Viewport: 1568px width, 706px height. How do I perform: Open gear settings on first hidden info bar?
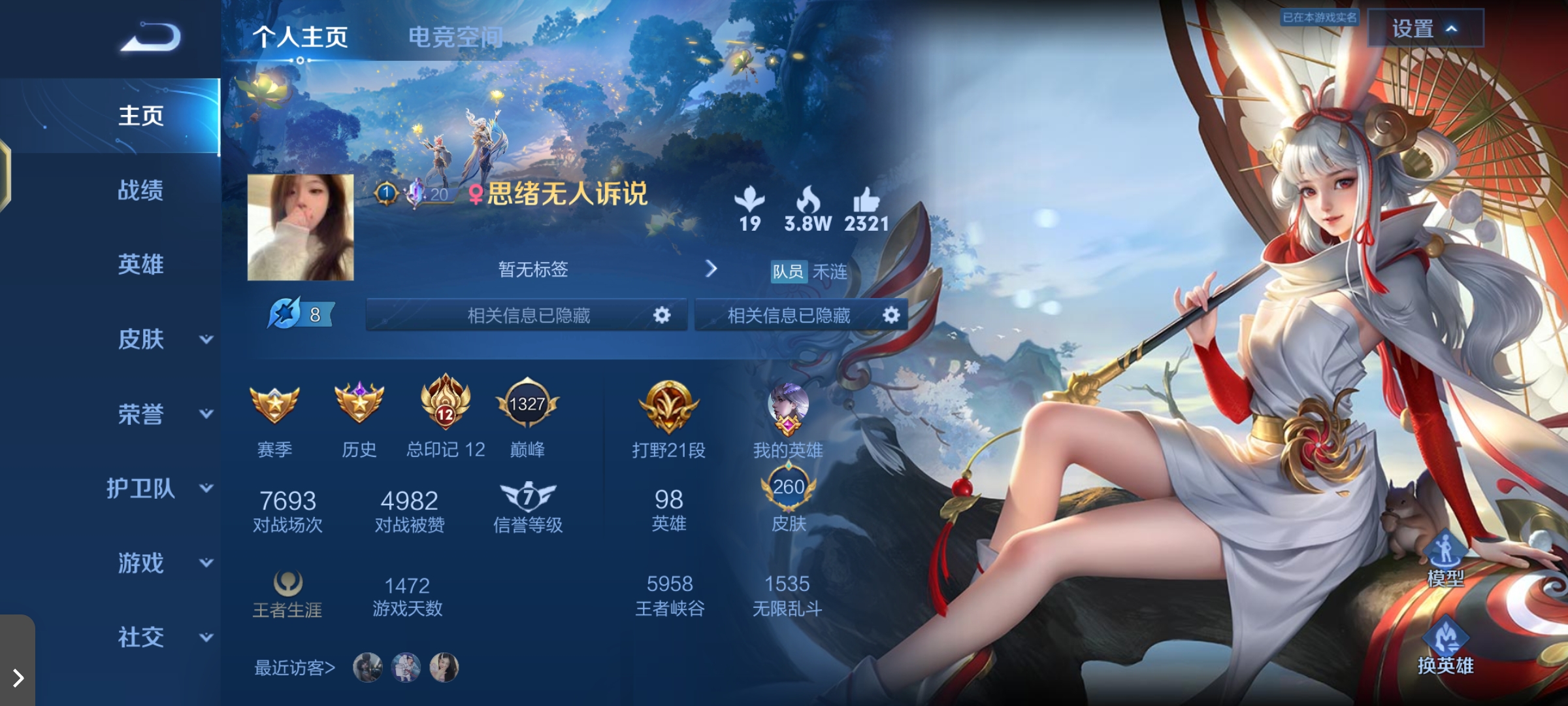pyautogui.click(x=662, y=314)
